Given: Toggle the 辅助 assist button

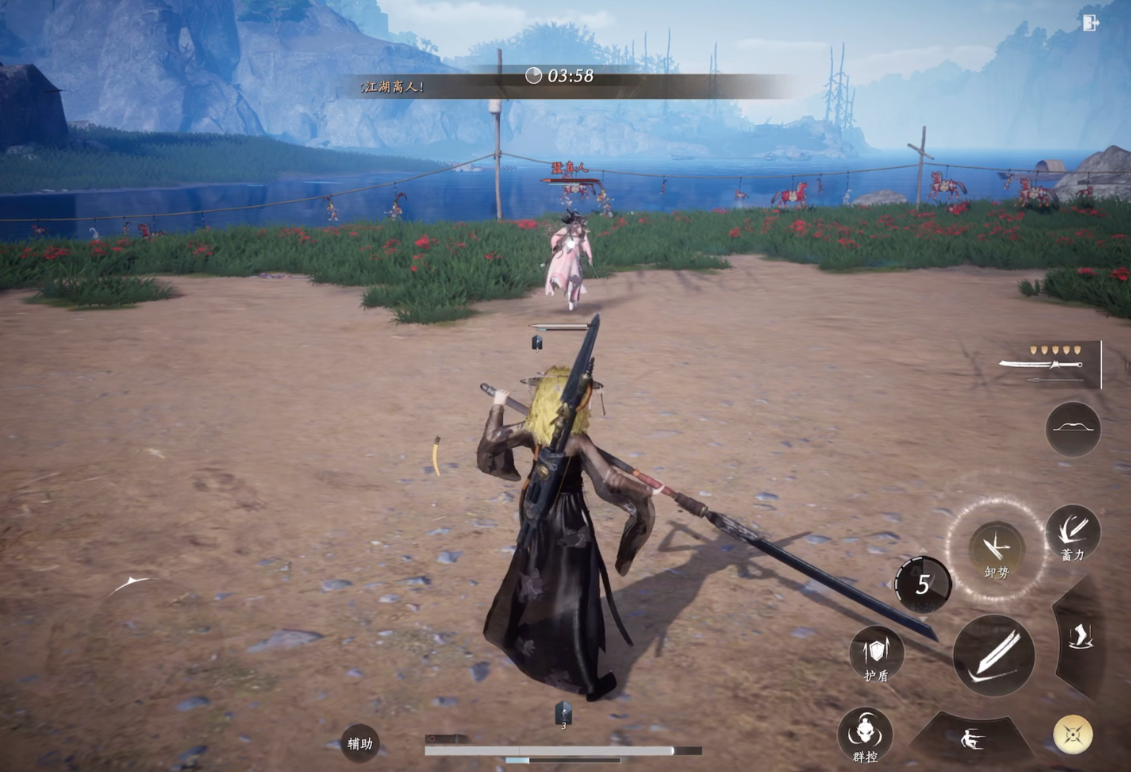Looking at the screenshot, I should pos(360,743).
